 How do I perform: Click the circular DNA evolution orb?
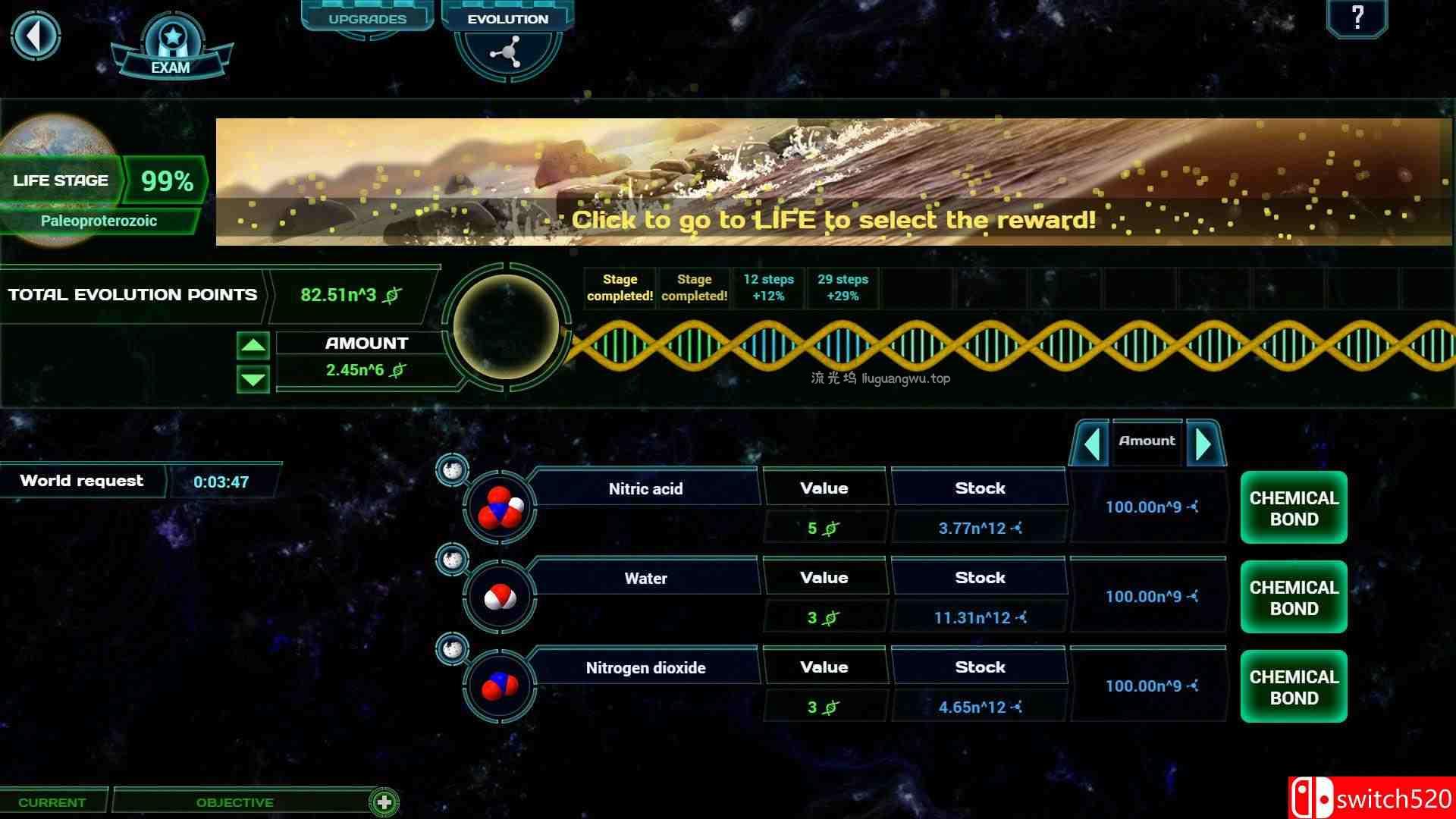[506, 327]
